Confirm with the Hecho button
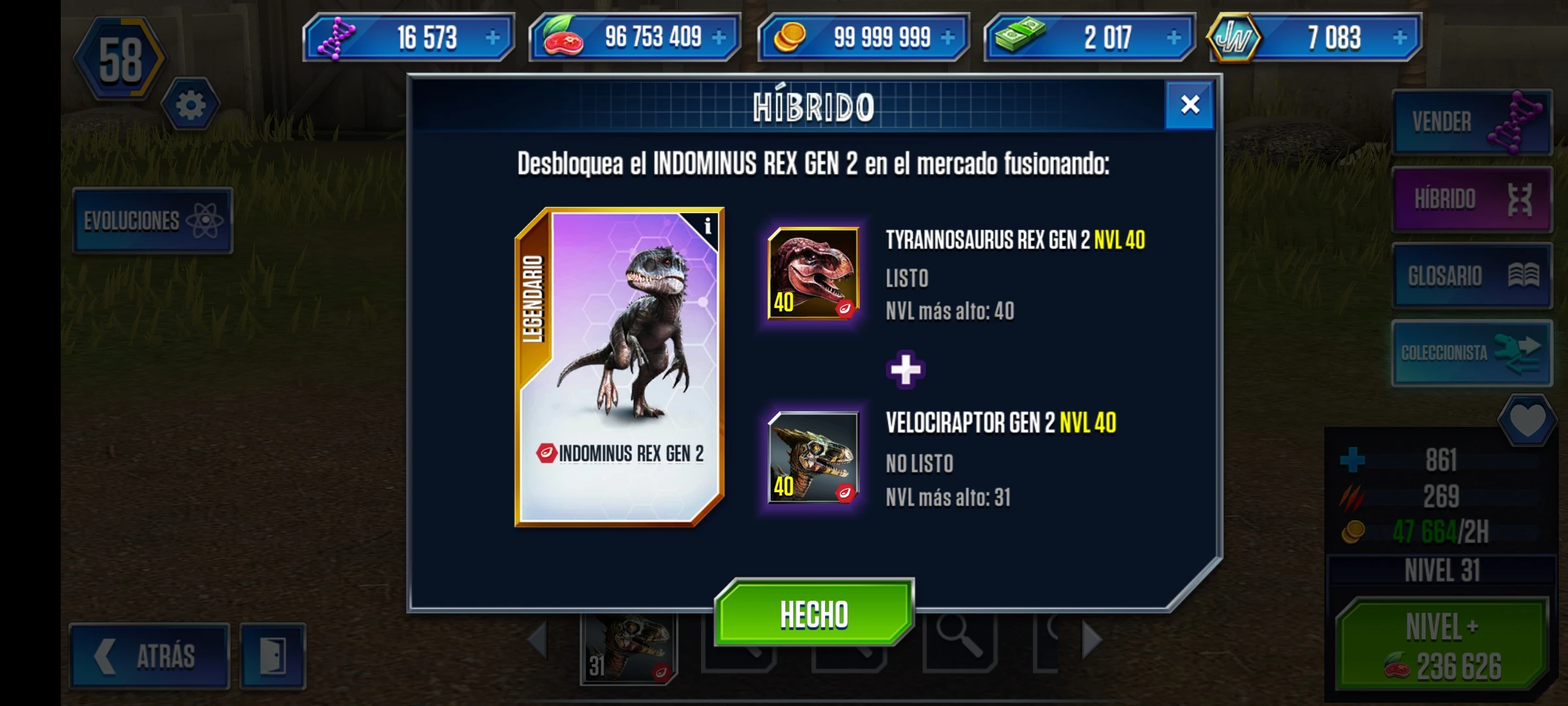The height and width of the screenshot is (706, 1568). tap(812, 613)
